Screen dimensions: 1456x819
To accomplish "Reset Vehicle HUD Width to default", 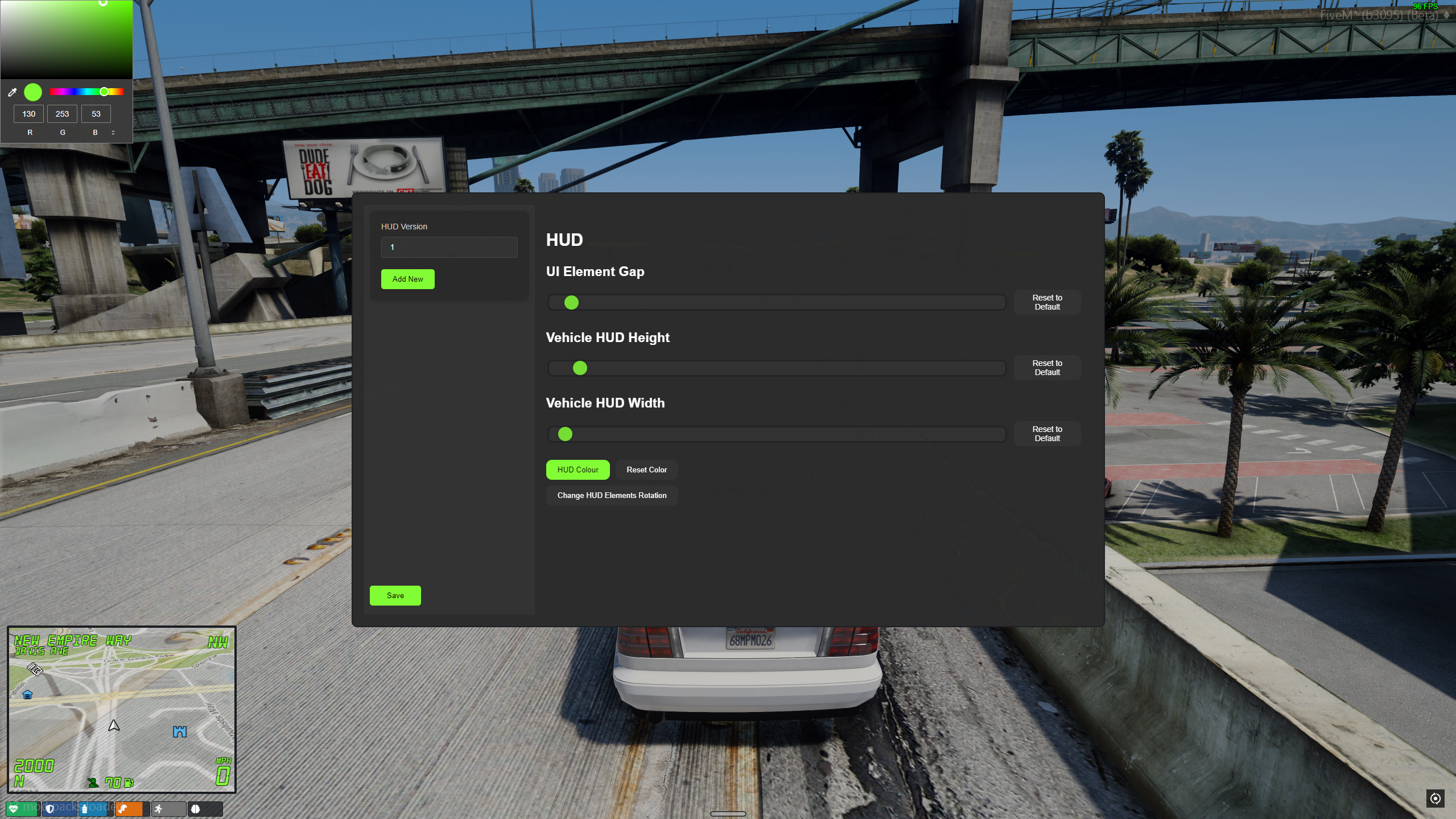I will coord(1047,434).
